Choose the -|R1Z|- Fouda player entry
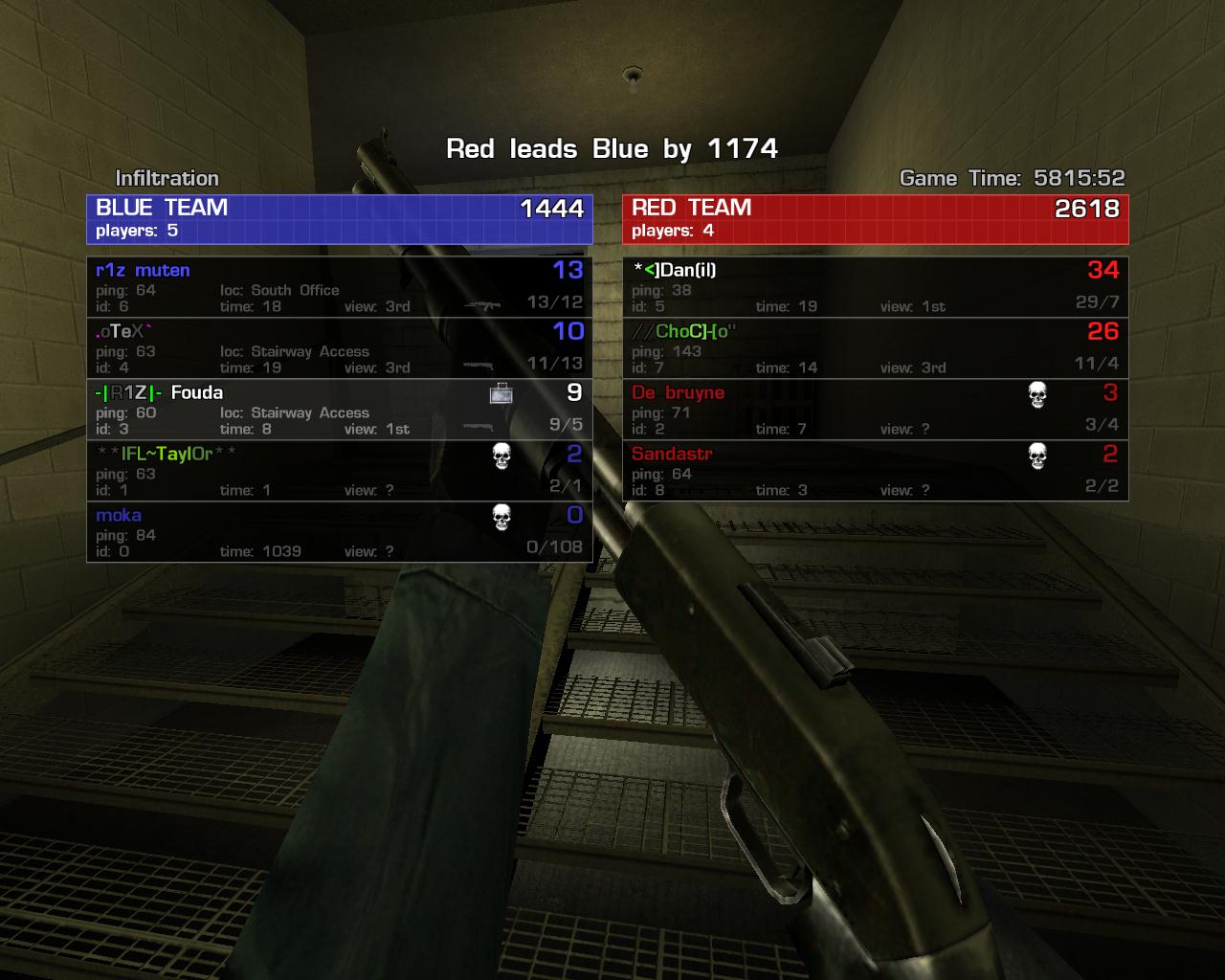 point(340,410)
